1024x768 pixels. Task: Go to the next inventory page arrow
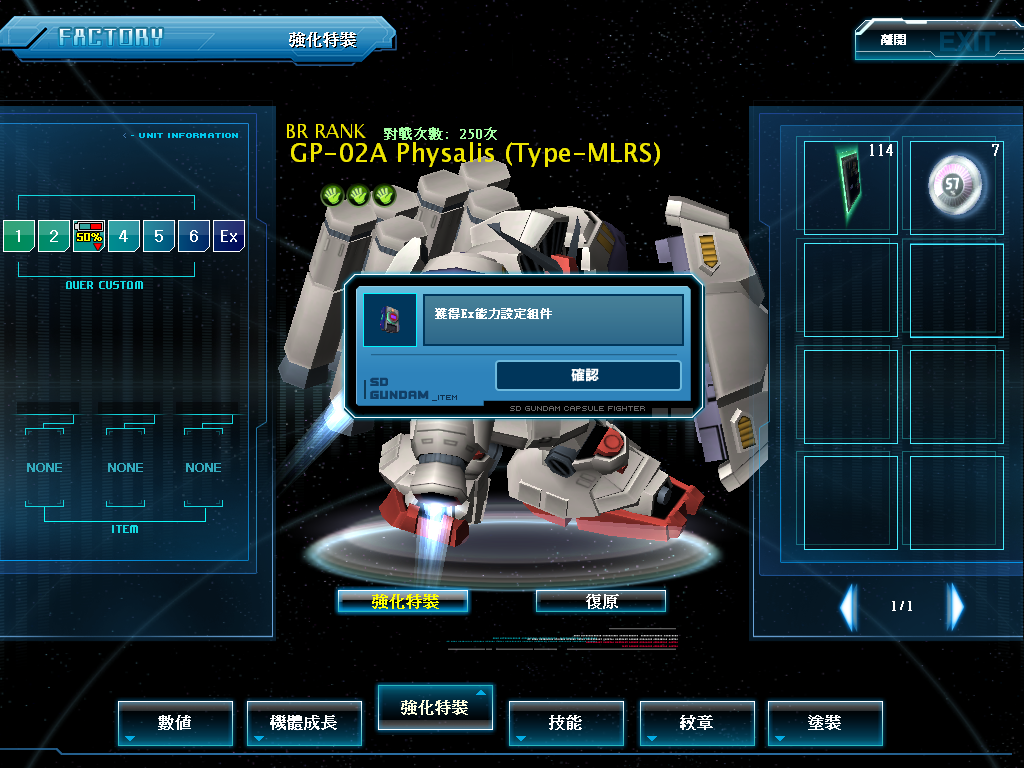pos(957,606)
